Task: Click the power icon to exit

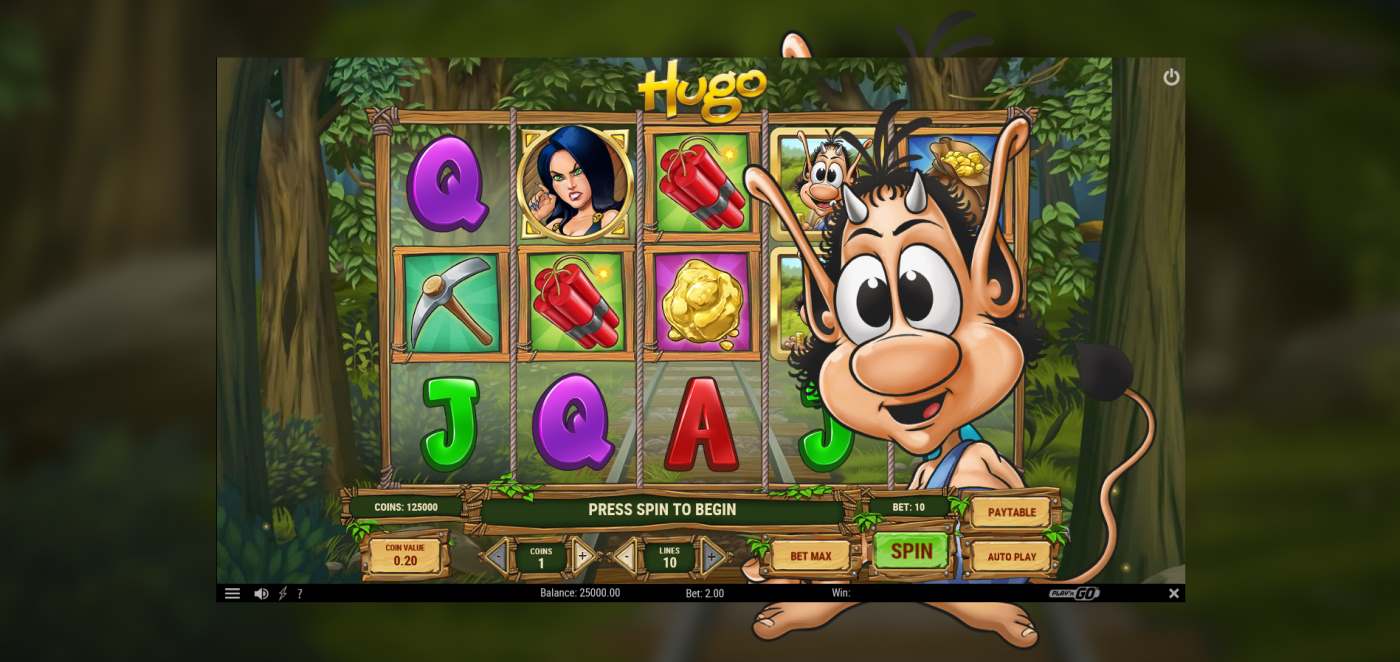Action: 1171,77
